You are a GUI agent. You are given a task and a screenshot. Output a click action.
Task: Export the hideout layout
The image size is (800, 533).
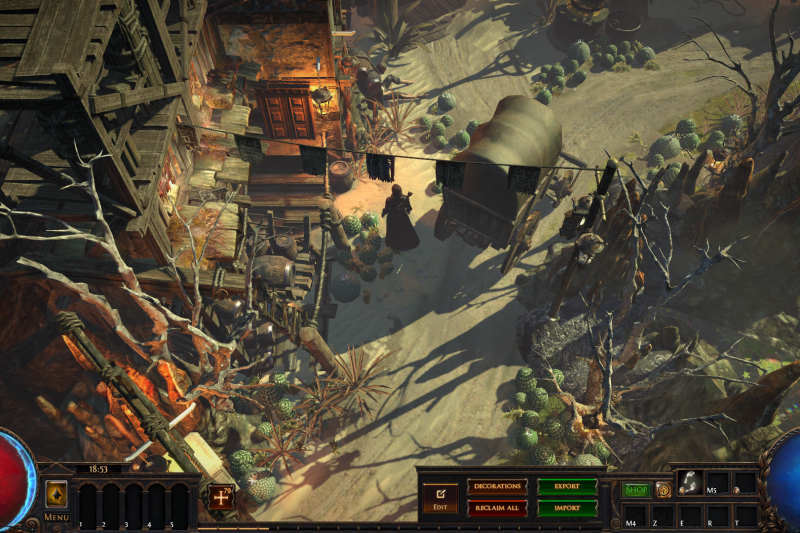coord(567,486)
